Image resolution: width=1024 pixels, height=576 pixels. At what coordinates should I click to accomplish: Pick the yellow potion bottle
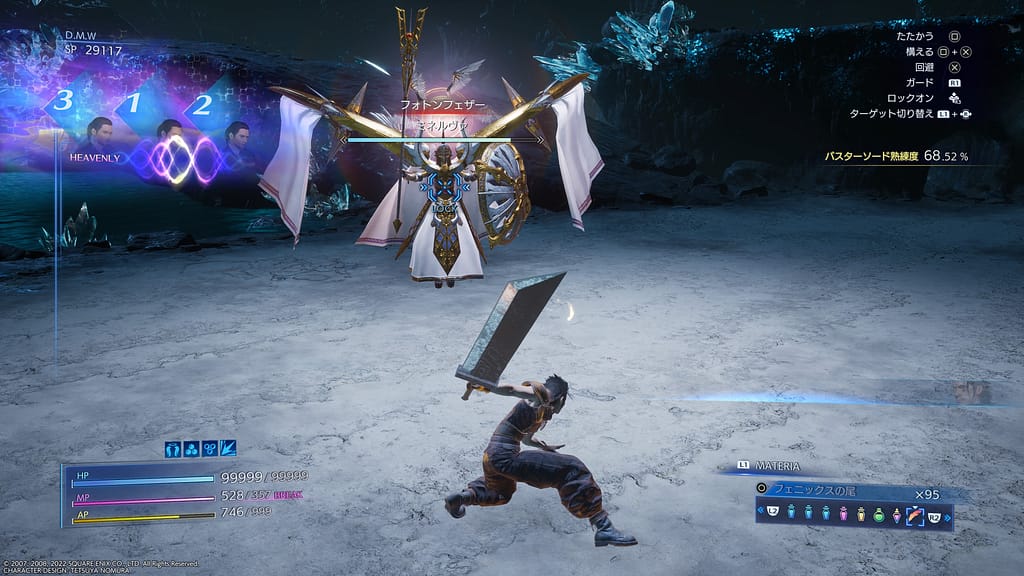863,516
